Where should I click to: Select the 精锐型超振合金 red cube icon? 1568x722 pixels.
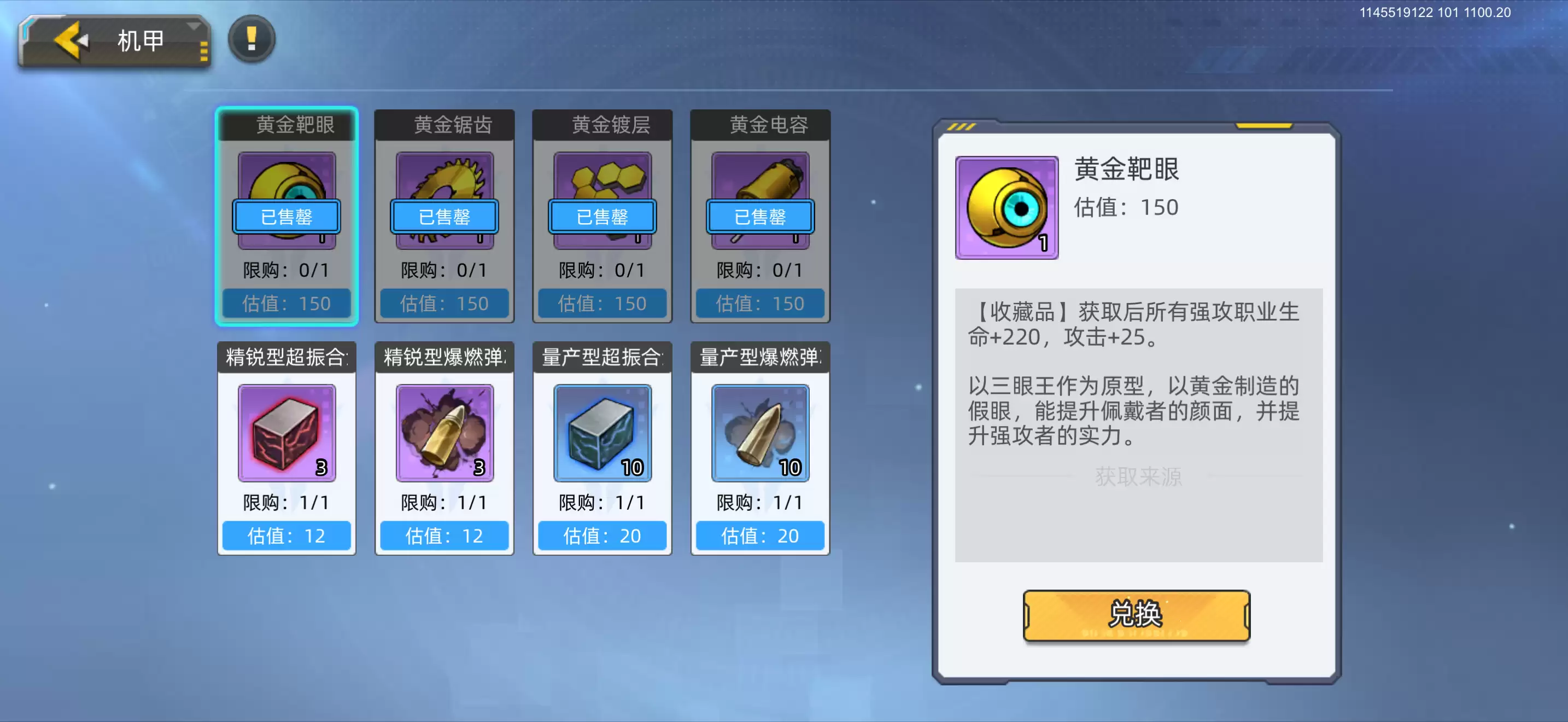pos(286,433)
